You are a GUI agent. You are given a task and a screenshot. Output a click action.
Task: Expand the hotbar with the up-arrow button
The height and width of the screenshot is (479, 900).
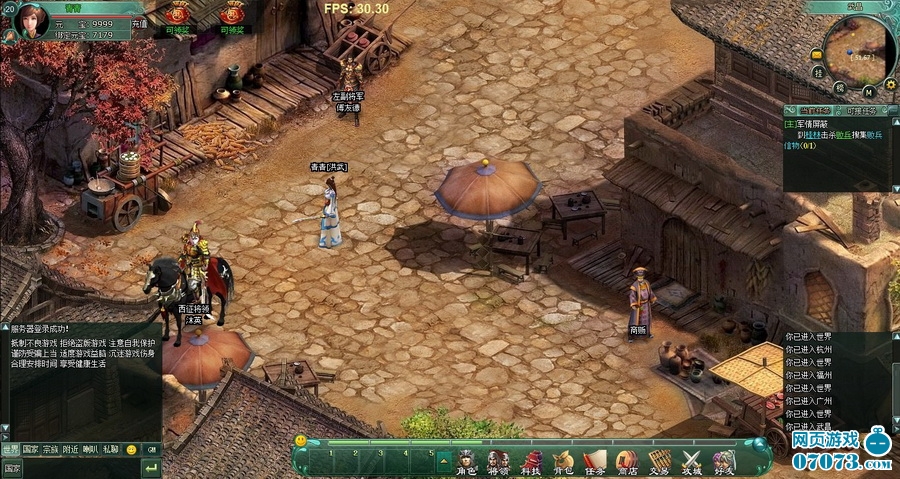(444, 460)
